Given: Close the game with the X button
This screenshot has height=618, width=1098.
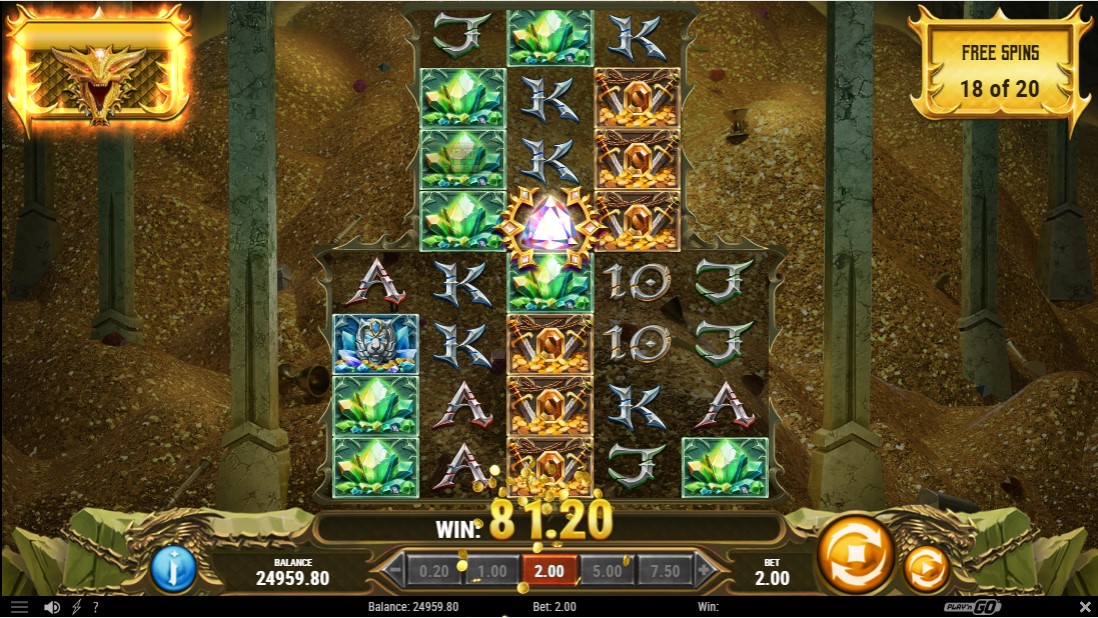Looking at the screenshot, I should pos(1085,607).
